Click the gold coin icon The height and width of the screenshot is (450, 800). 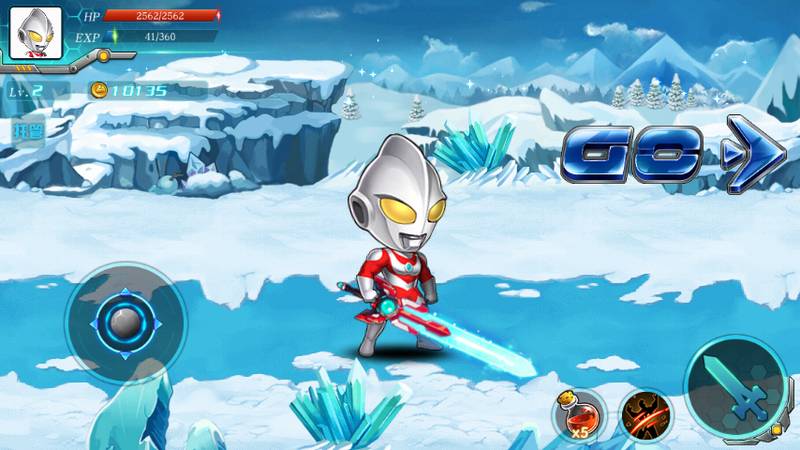point(99,90)
